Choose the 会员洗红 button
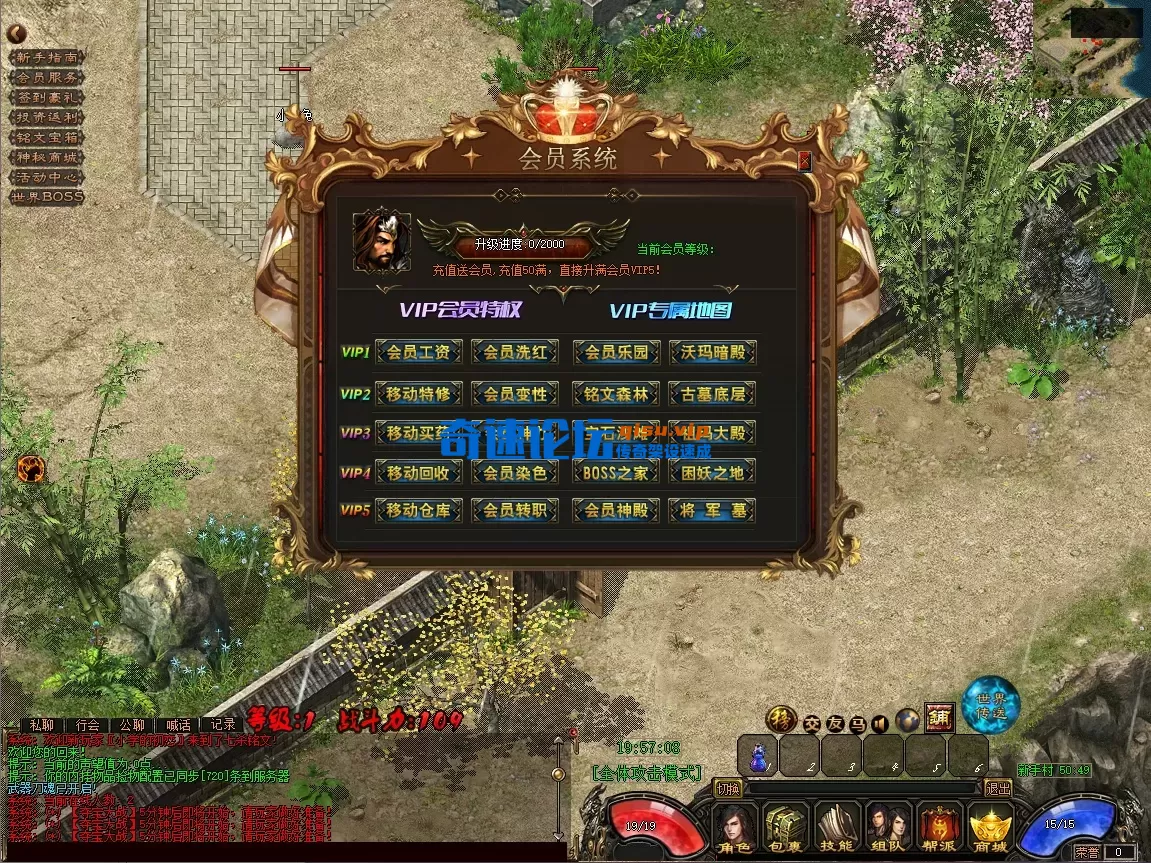 point(515,352)
